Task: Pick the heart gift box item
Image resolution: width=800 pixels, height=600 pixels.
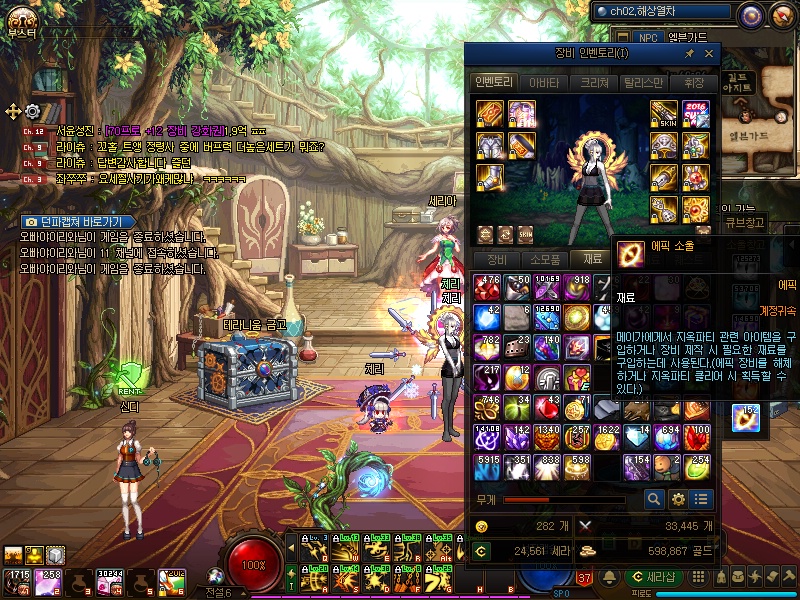Action: coord(577,377)
